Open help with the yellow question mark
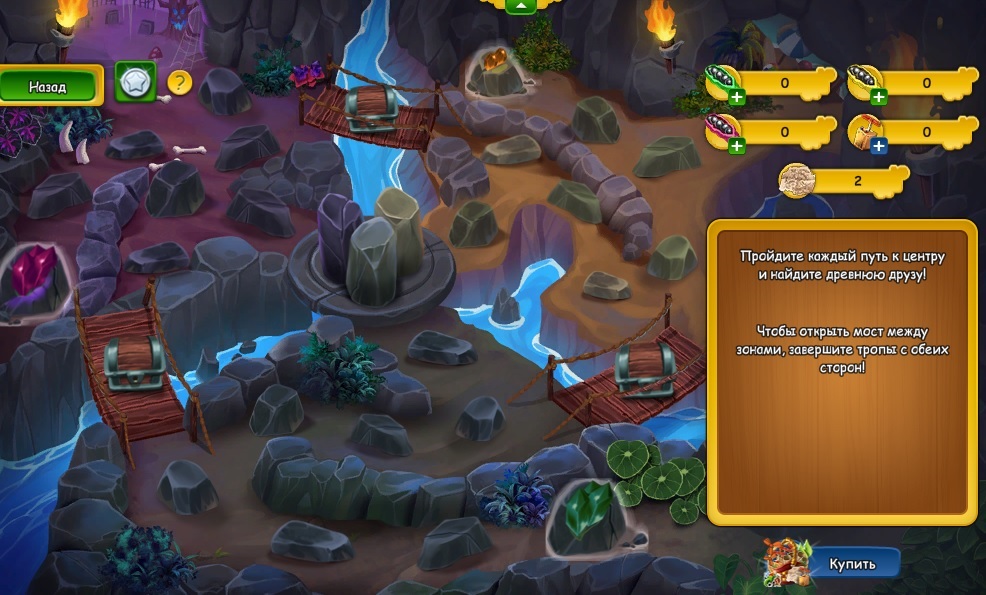The width and height of the screenshot is (986, 595). [x=179, y=82]
